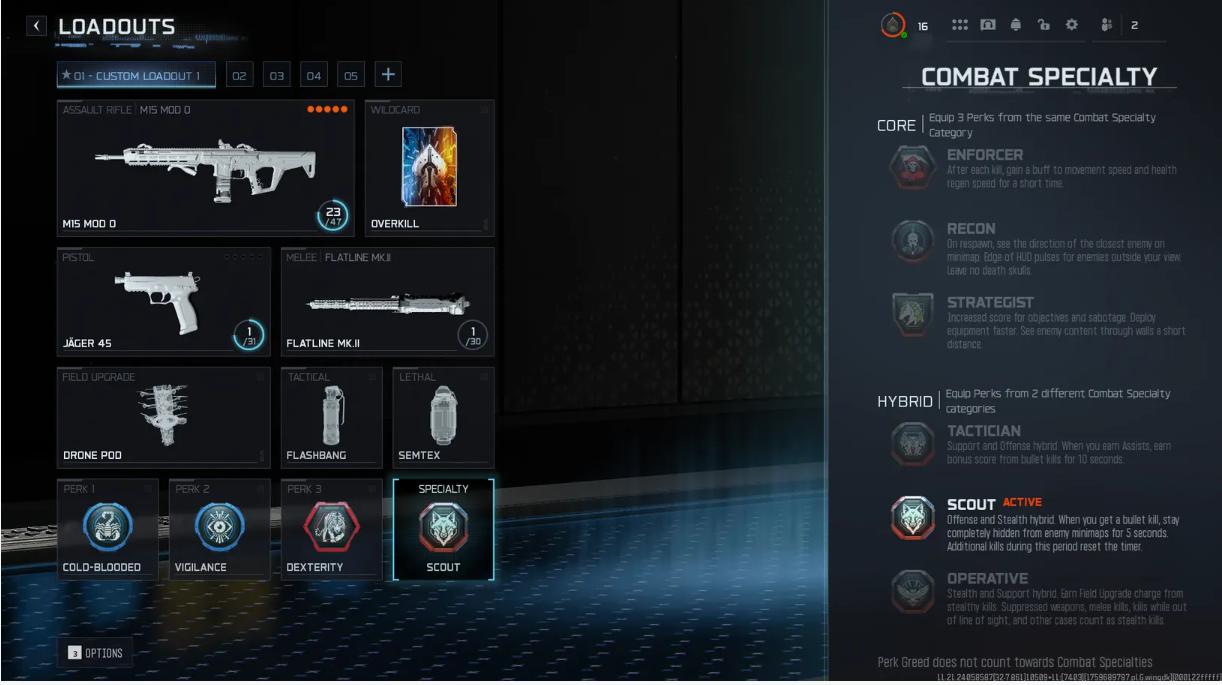The width and height of the screenshot is (1222, 685).
Task: Go back using the arrow beside Loadouts
Action: point(38,27)
